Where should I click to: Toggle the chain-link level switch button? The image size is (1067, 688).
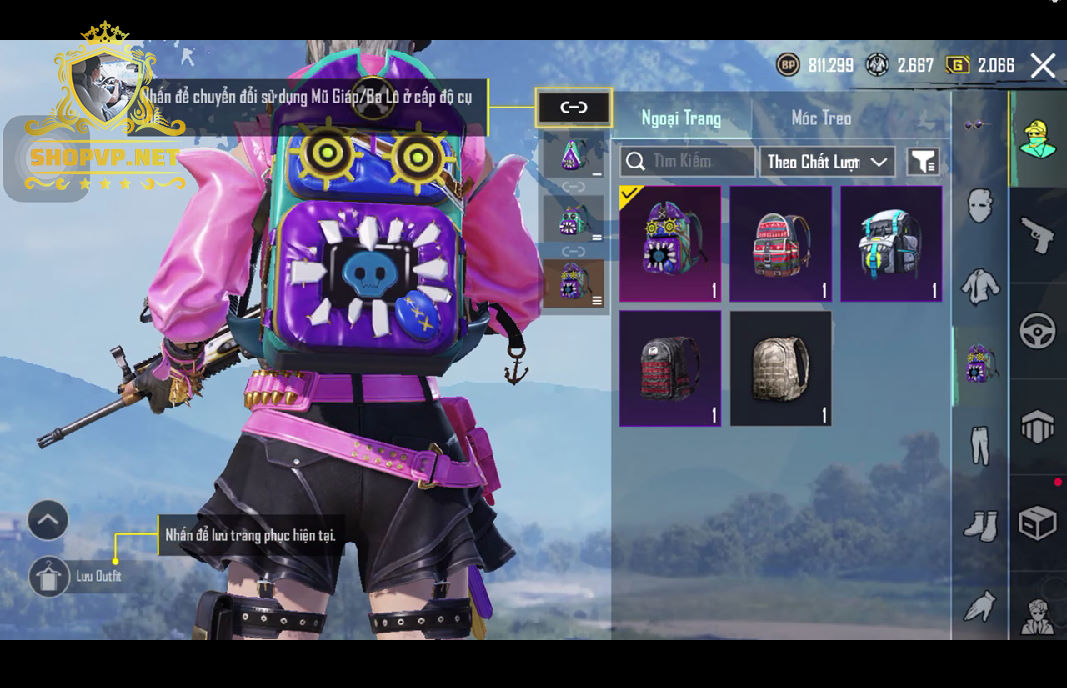tap(573, 108)
